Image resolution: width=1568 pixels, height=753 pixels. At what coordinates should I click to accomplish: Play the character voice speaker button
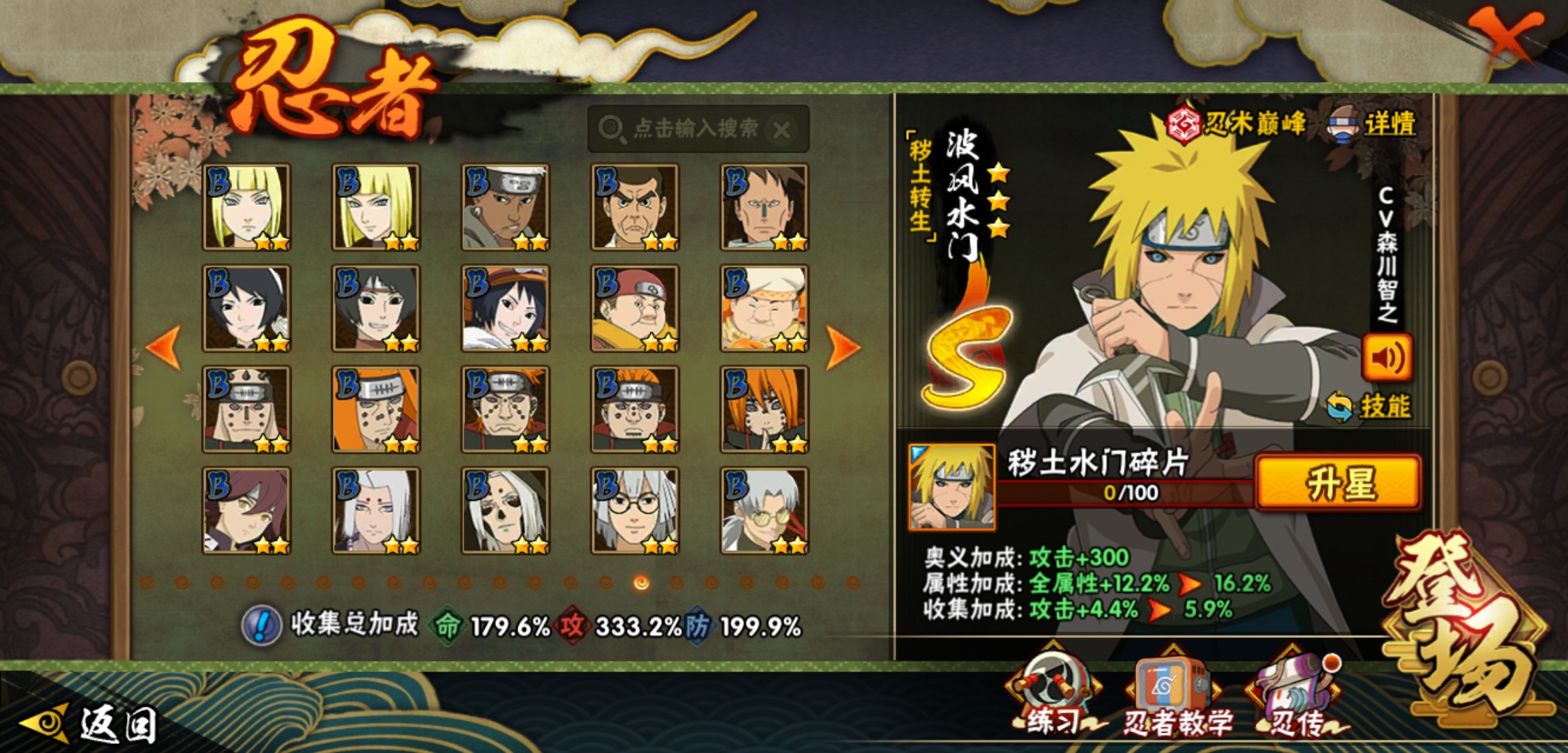(x=1387, y=357)
